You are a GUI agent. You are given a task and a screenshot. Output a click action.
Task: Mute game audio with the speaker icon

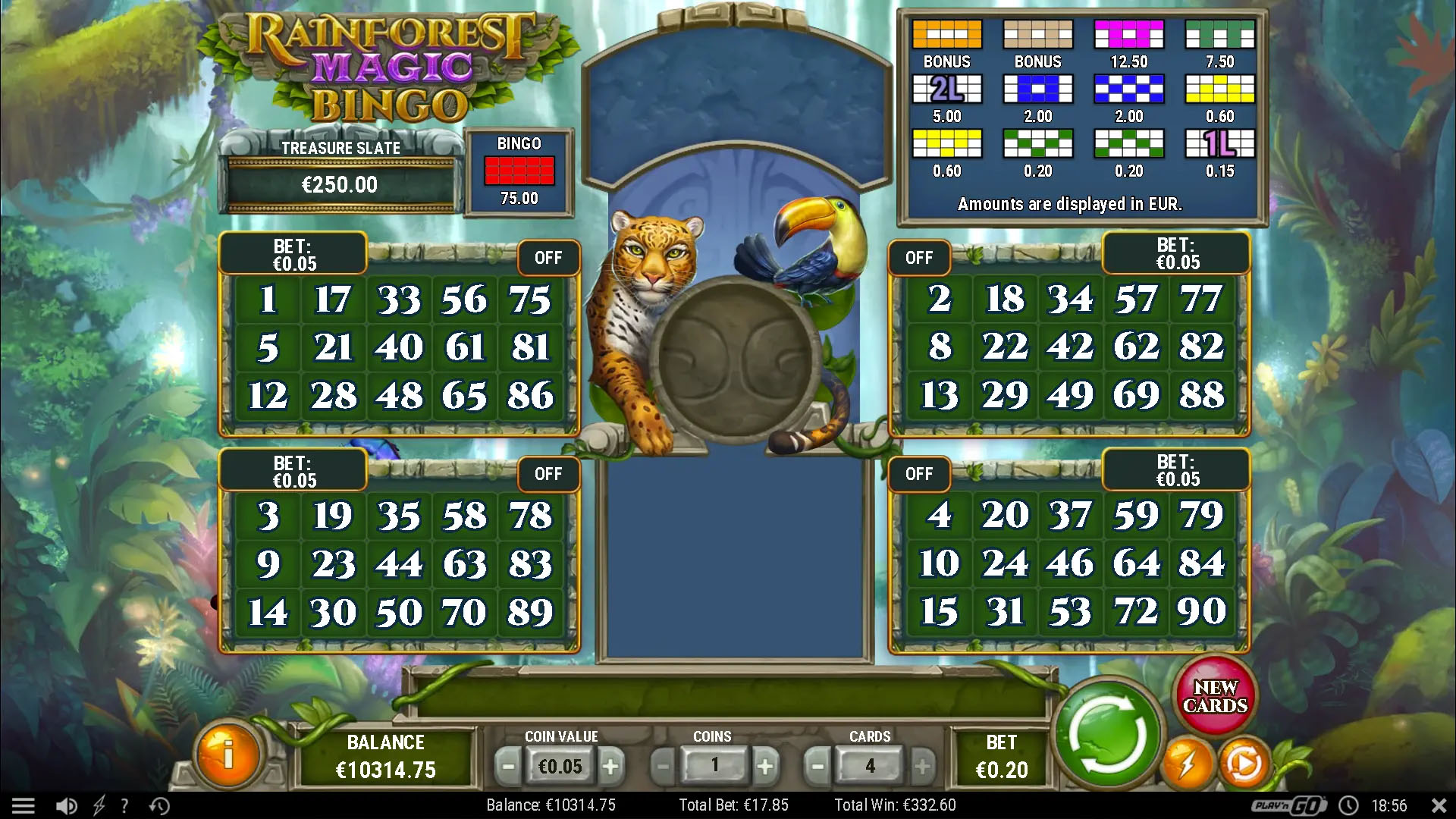click(67, 805)
